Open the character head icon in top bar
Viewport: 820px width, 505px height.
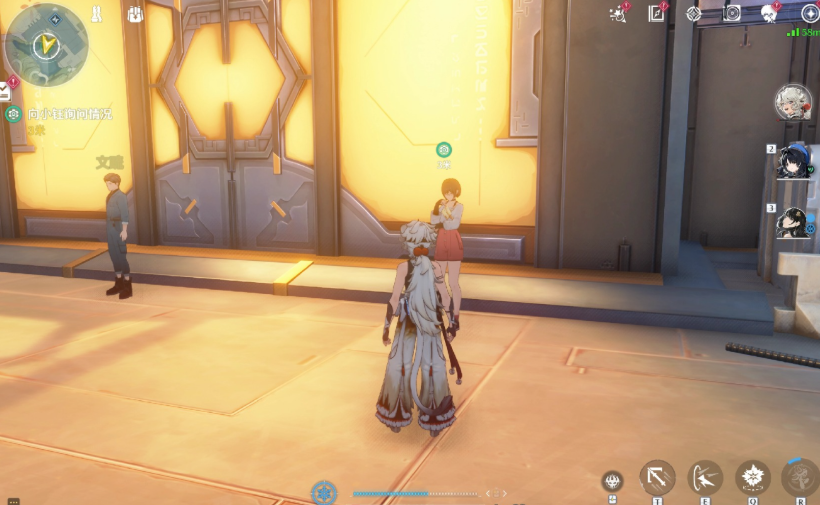click(770, 14)
